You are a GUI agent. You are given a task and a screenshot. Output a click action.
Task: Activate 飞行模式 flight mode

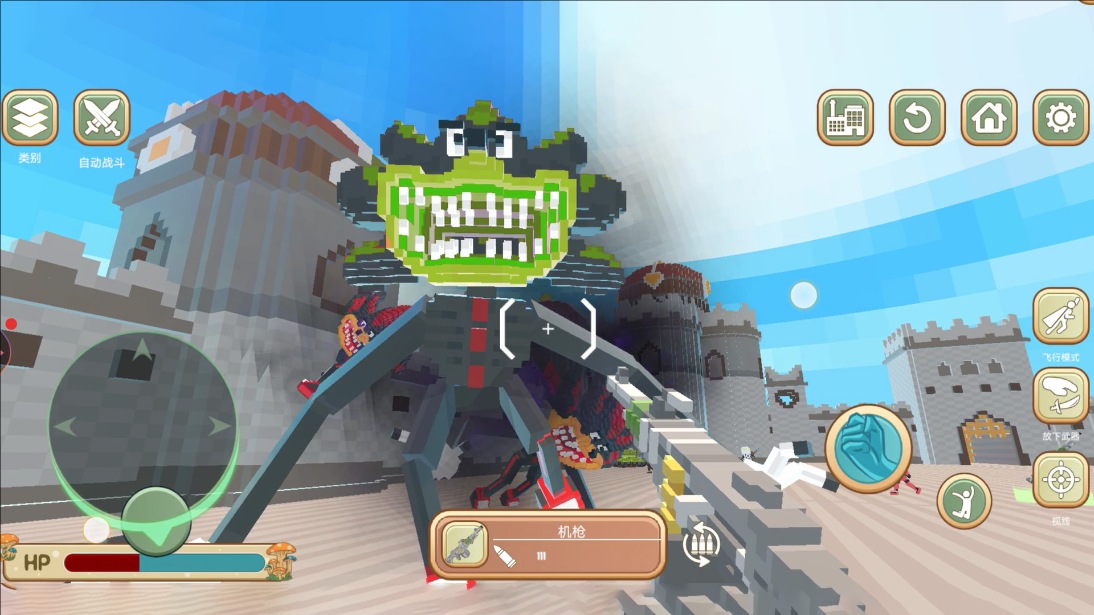(1060, 316)
